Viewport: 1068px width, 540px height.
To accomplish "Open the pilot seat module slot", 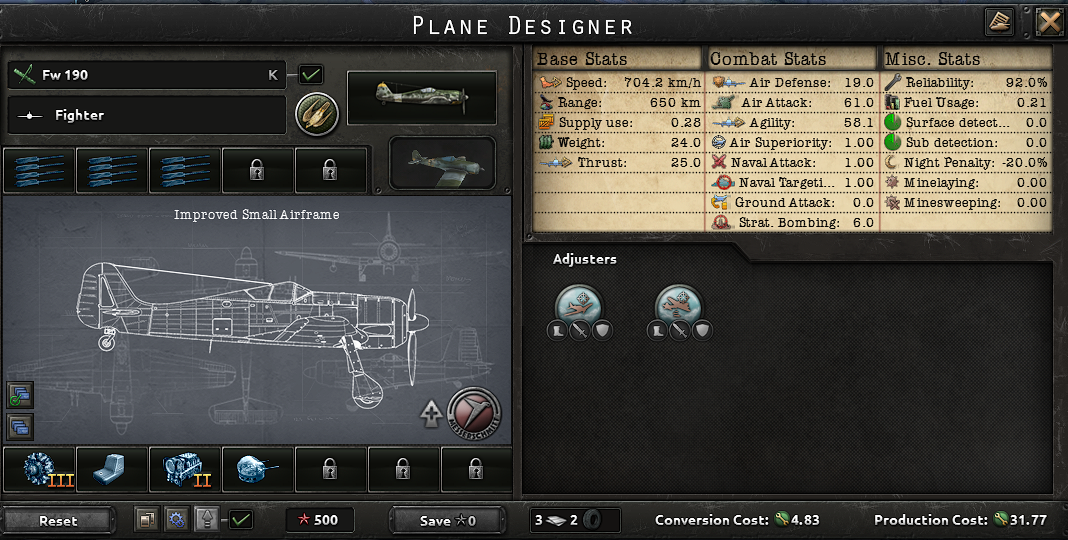I will [113, 469].
